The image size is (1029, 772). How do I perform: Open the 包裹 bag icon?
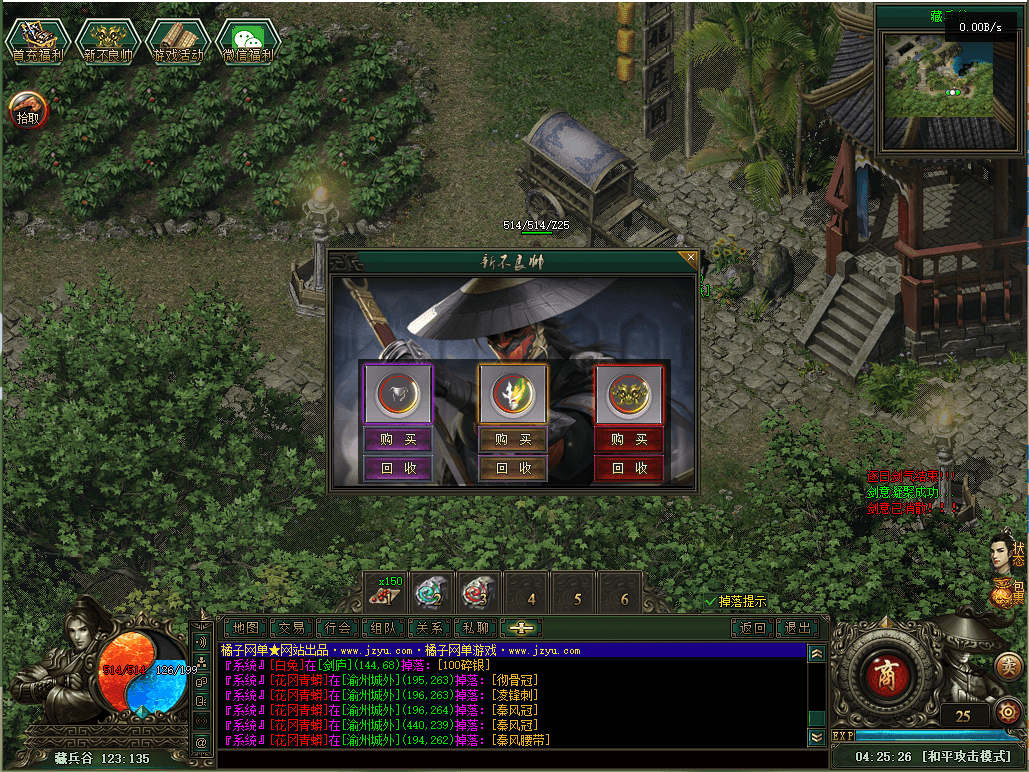coord(1008,592)
